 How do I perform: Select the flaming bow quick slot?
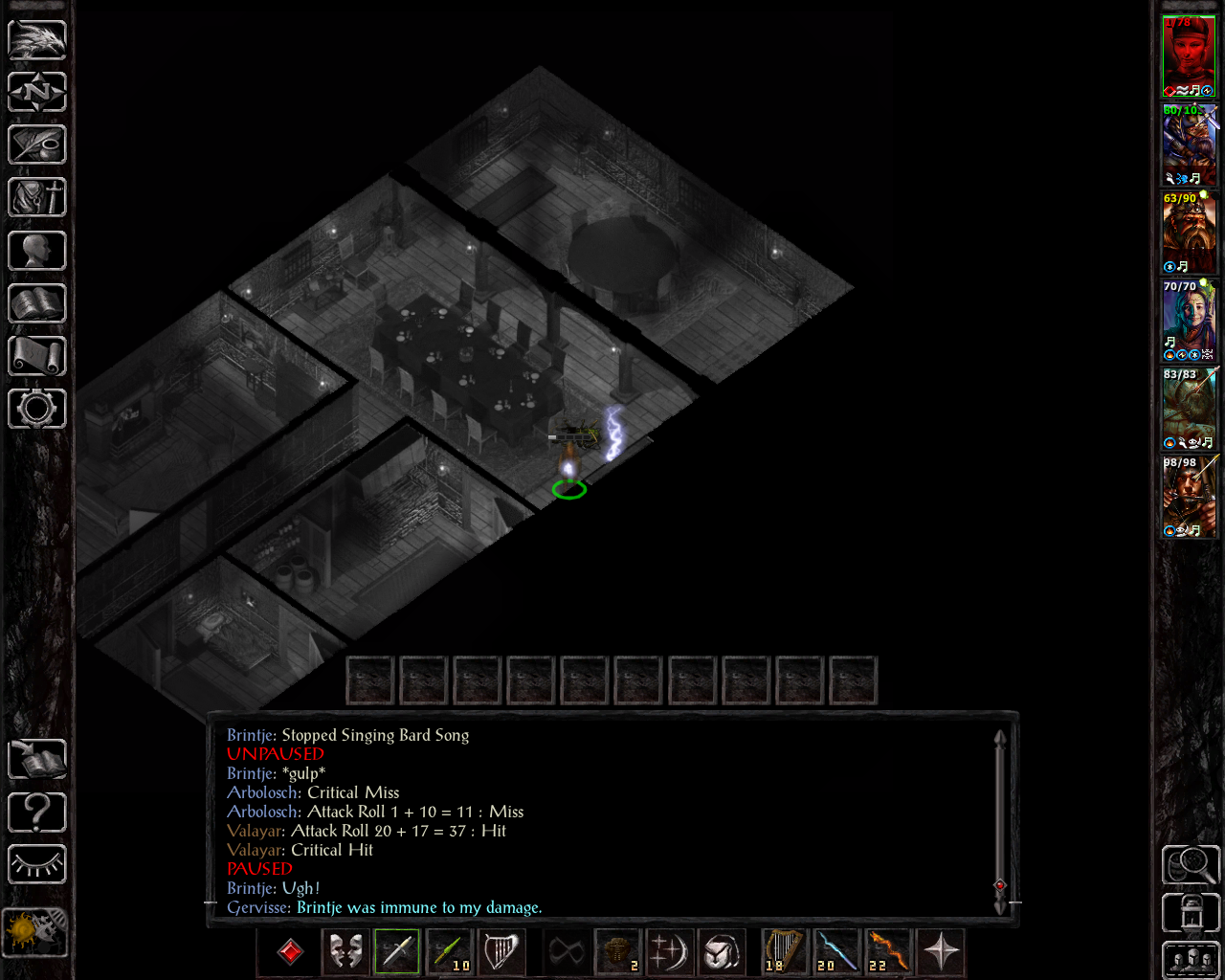[x=889, y=952]
